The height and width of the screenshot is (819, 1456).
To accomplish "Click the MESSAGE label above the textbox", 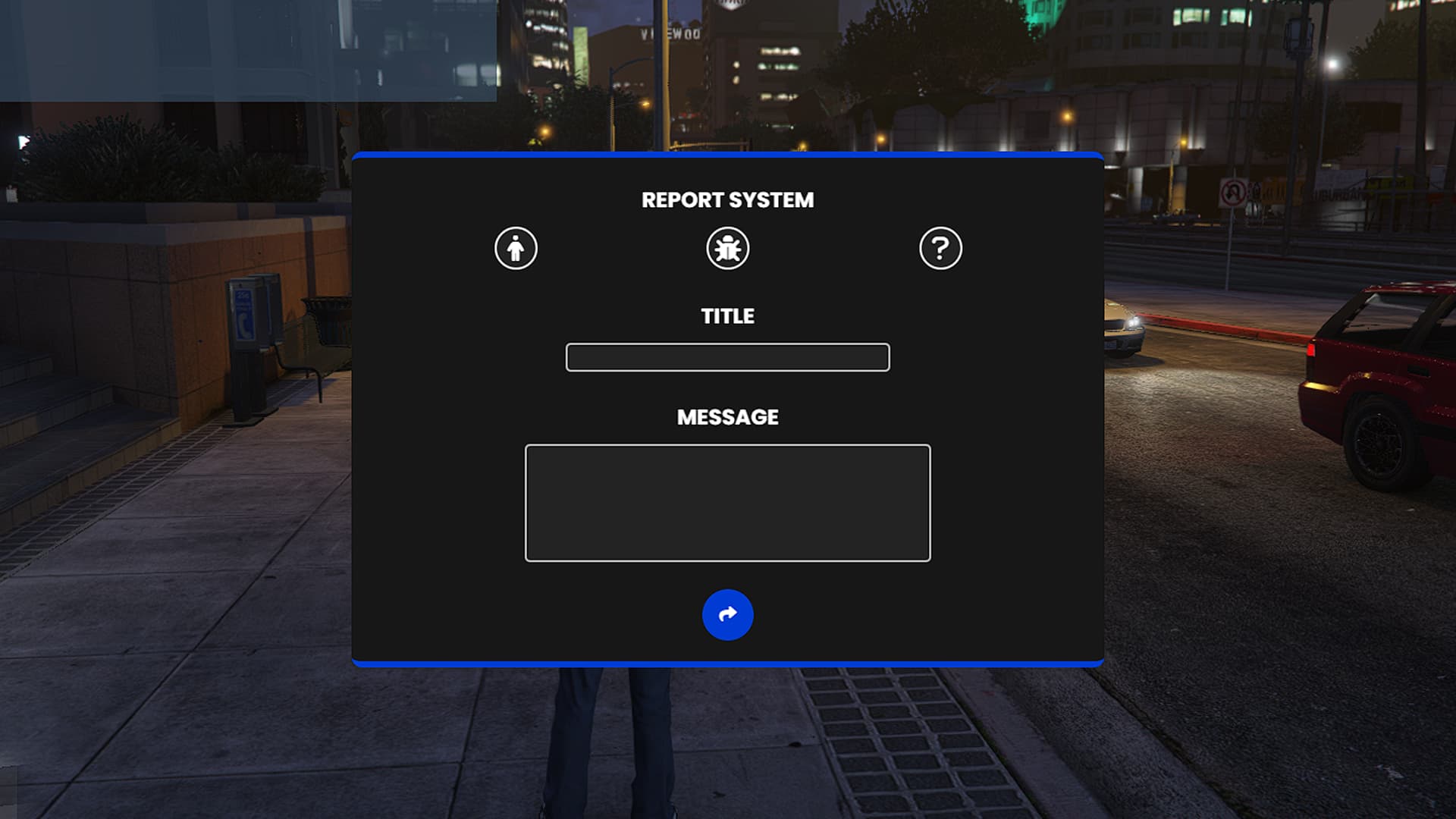I will tap(726, 417).
